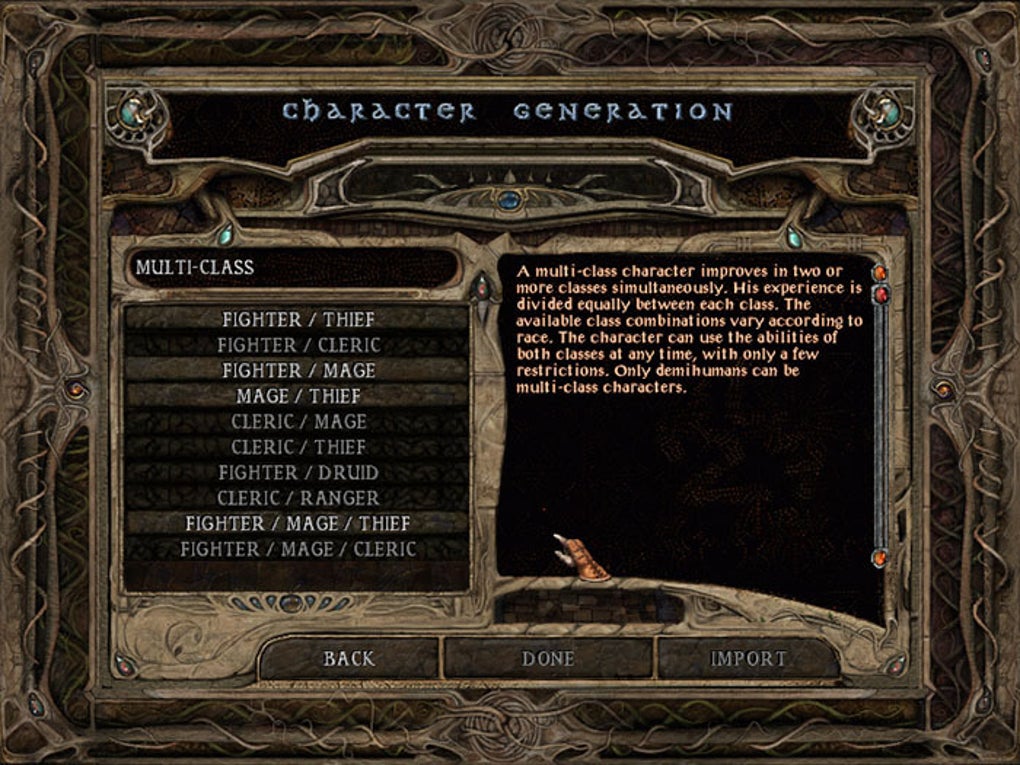Select the Mage / Thief multi-class
Screen dimensions: 1020x765
298,396
